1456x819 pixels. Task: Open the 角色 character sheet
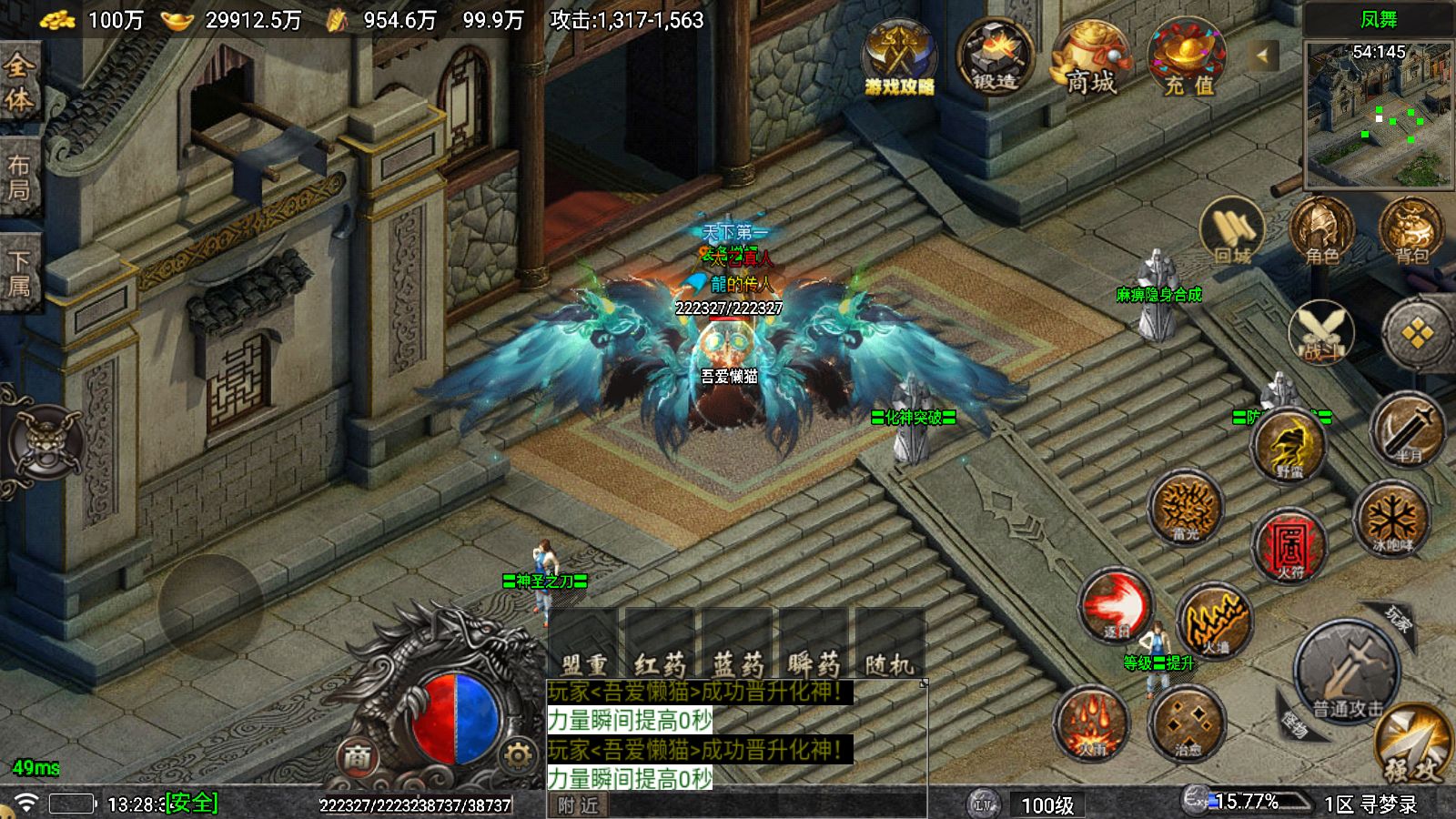point(1321,230)
